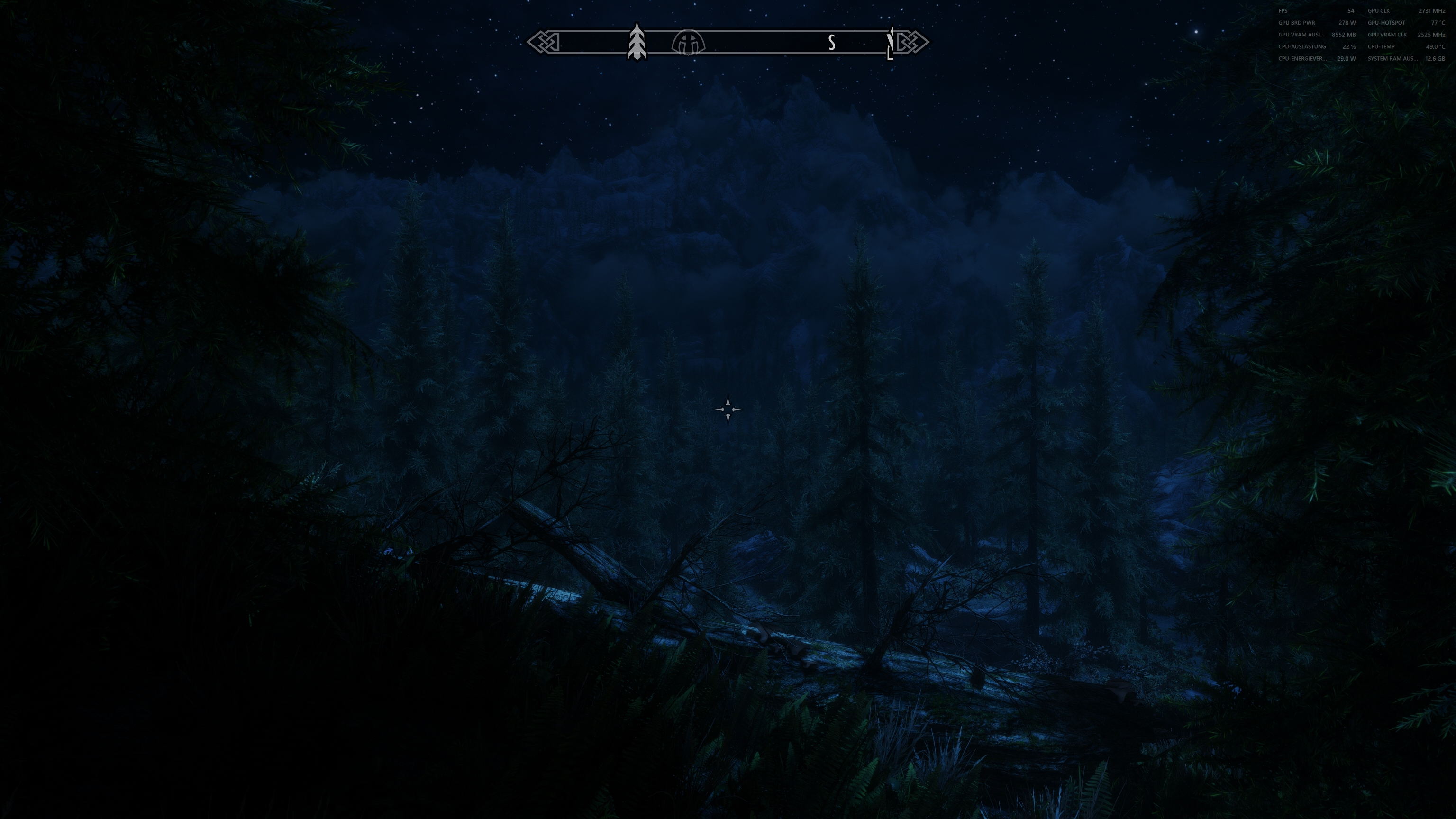Viewport: 1456px width, 819px height.
Task: Toggle the GPU CLK readout display
Action: (x=1379, y=11)
